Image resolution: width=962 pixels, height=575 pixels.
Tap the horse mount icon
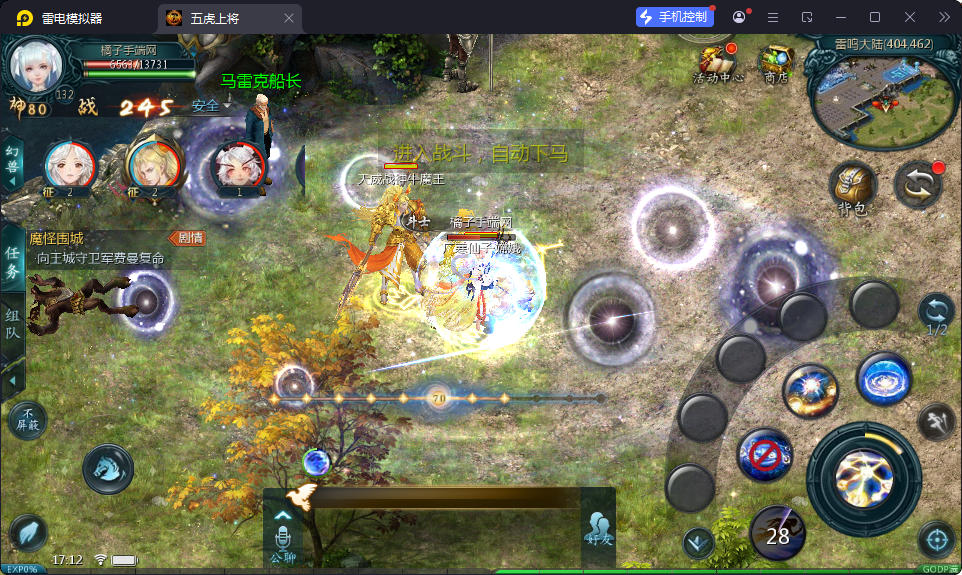tap(108, 468)
